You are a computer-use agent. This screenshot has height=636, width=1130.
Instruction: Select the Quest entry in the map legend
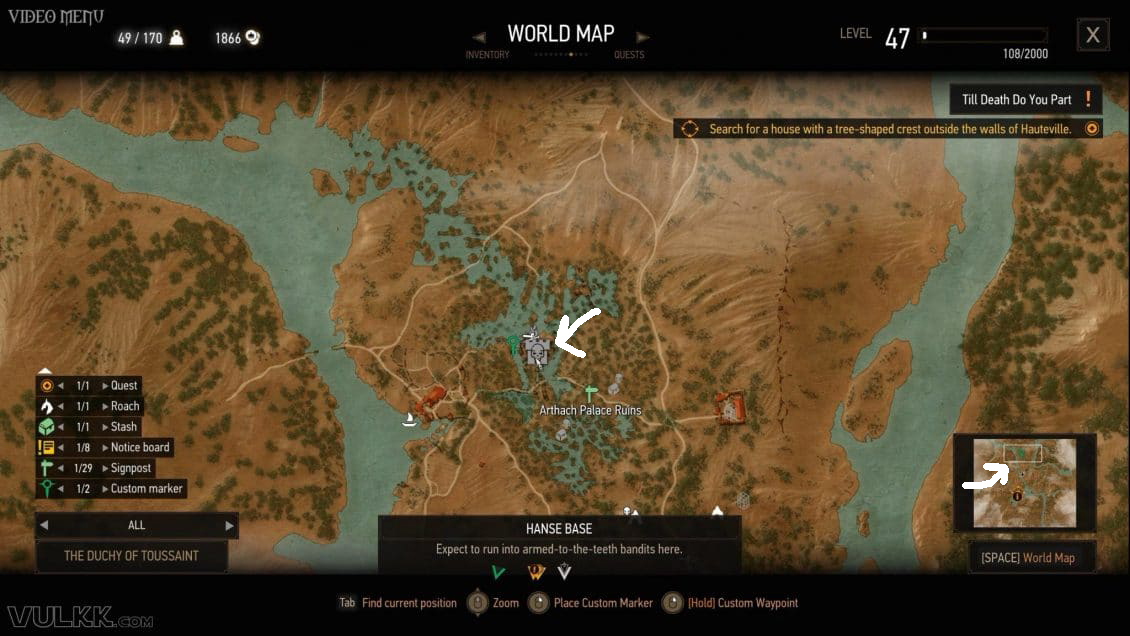(x=124, y=386)
